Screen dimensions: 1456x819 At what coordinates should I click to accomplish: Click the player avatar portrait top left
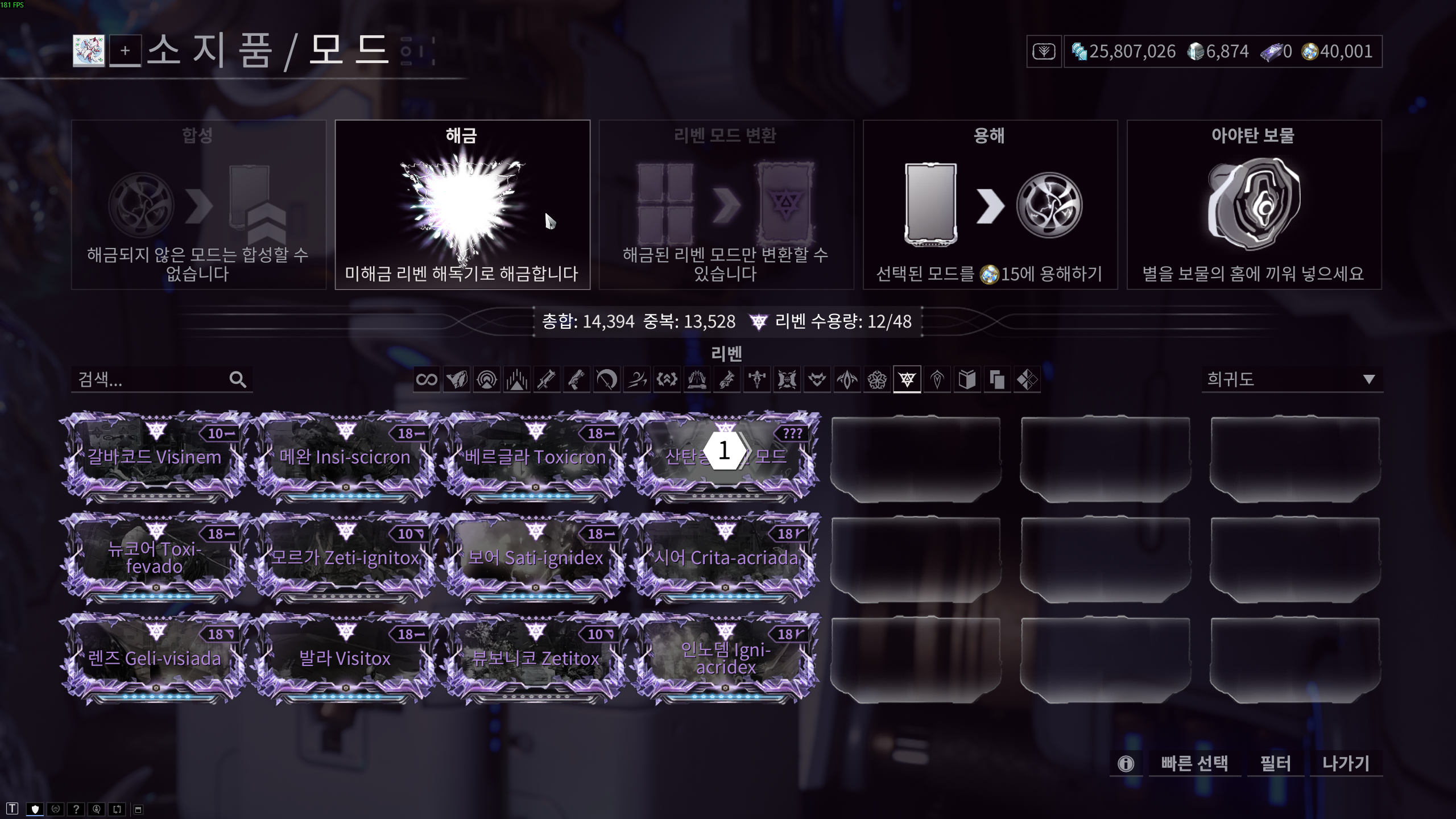pyautogui.click(x=89, y=52)
